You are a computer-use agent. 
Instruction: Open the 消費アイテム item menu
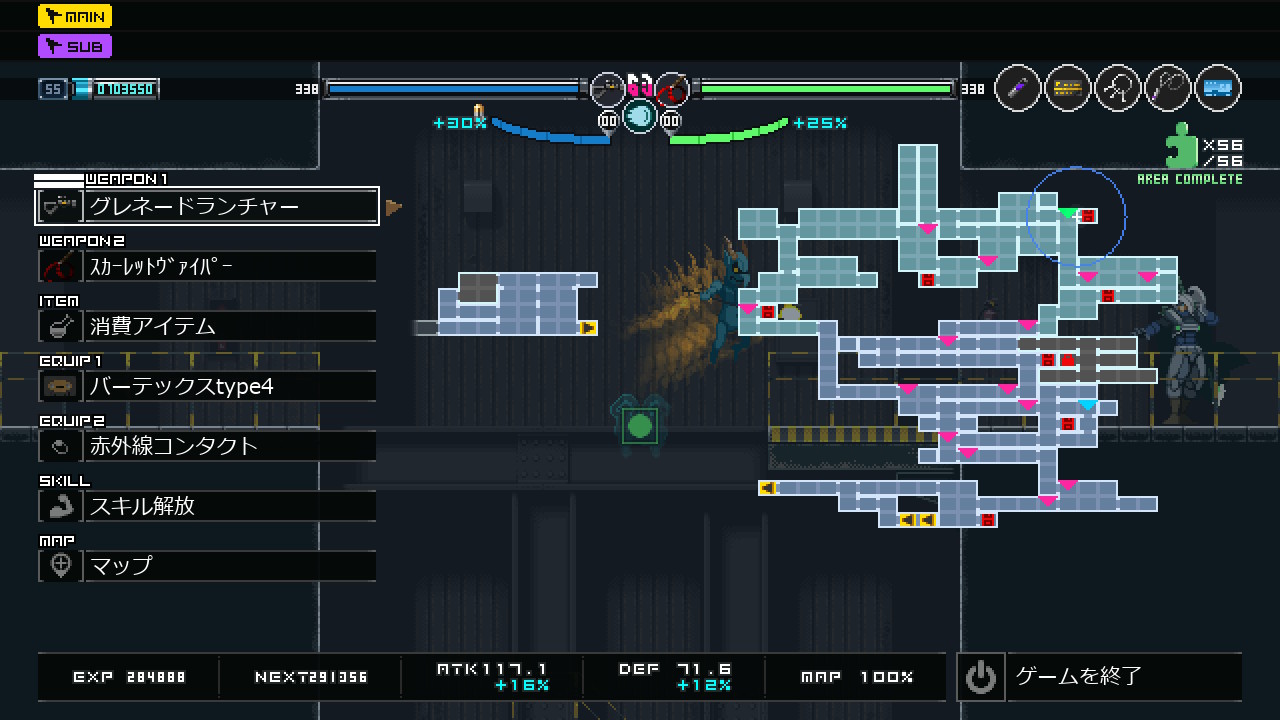[207, 326]
